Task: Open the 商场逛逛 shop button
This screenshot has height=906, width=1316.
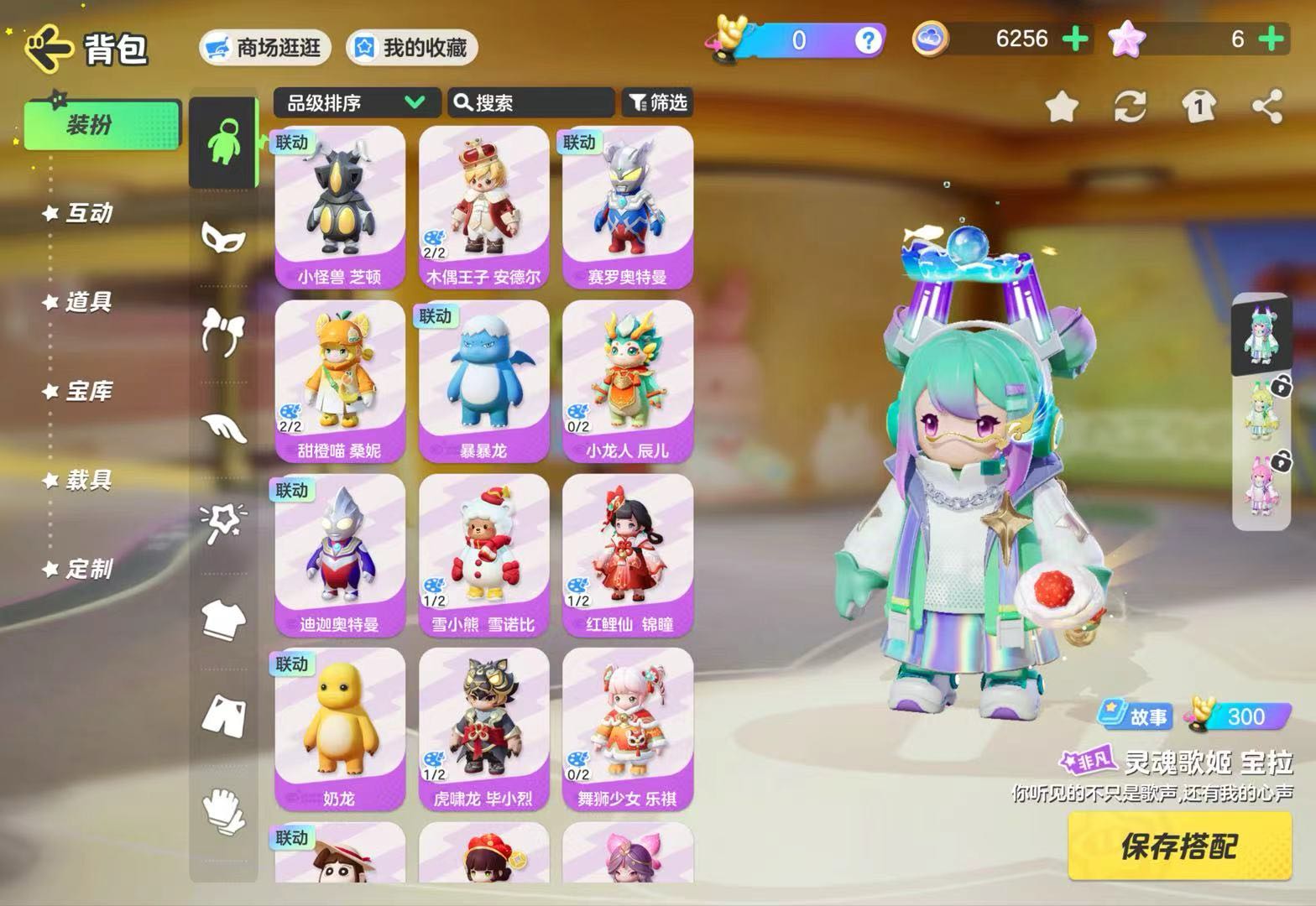Action: [x=265, y=48]
